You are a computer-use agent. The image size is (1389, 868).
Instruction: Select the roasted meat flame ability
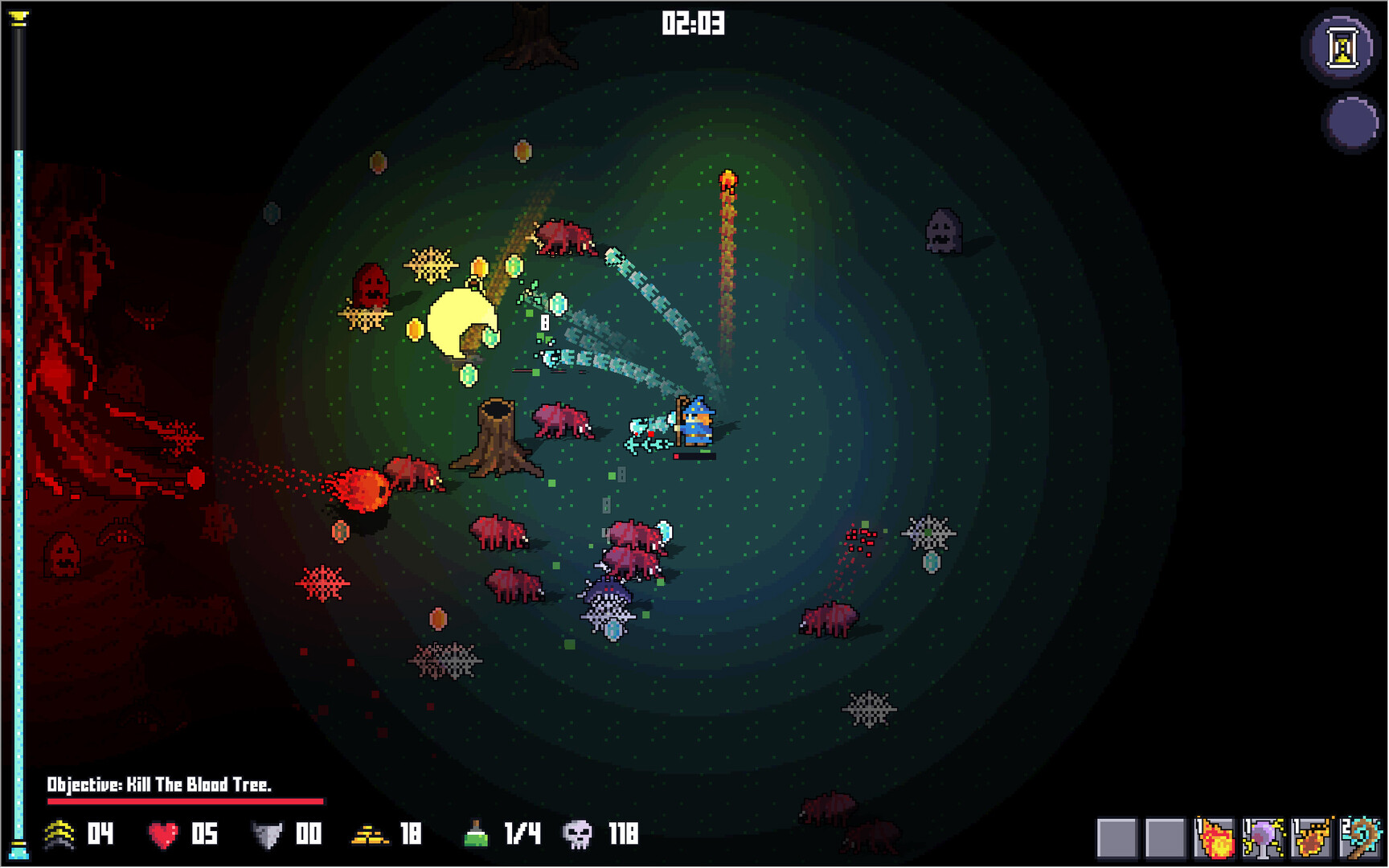pos(1310,837)
